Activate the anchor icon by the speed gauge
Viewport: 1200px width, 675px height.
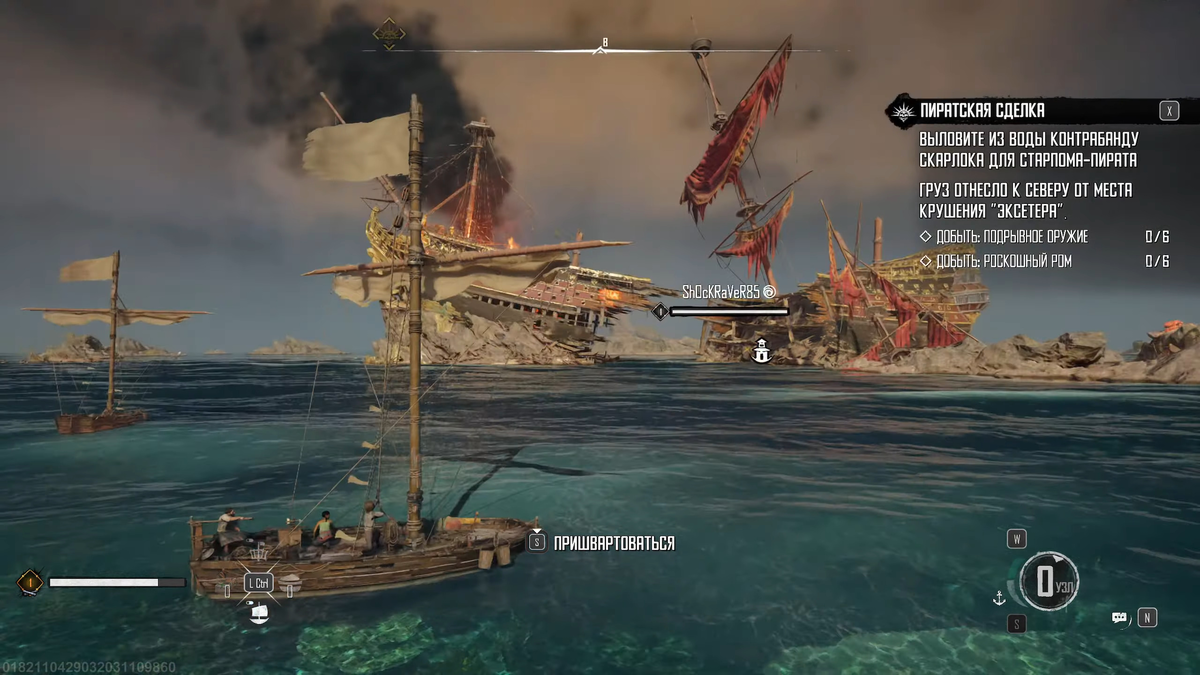(998, 598)
